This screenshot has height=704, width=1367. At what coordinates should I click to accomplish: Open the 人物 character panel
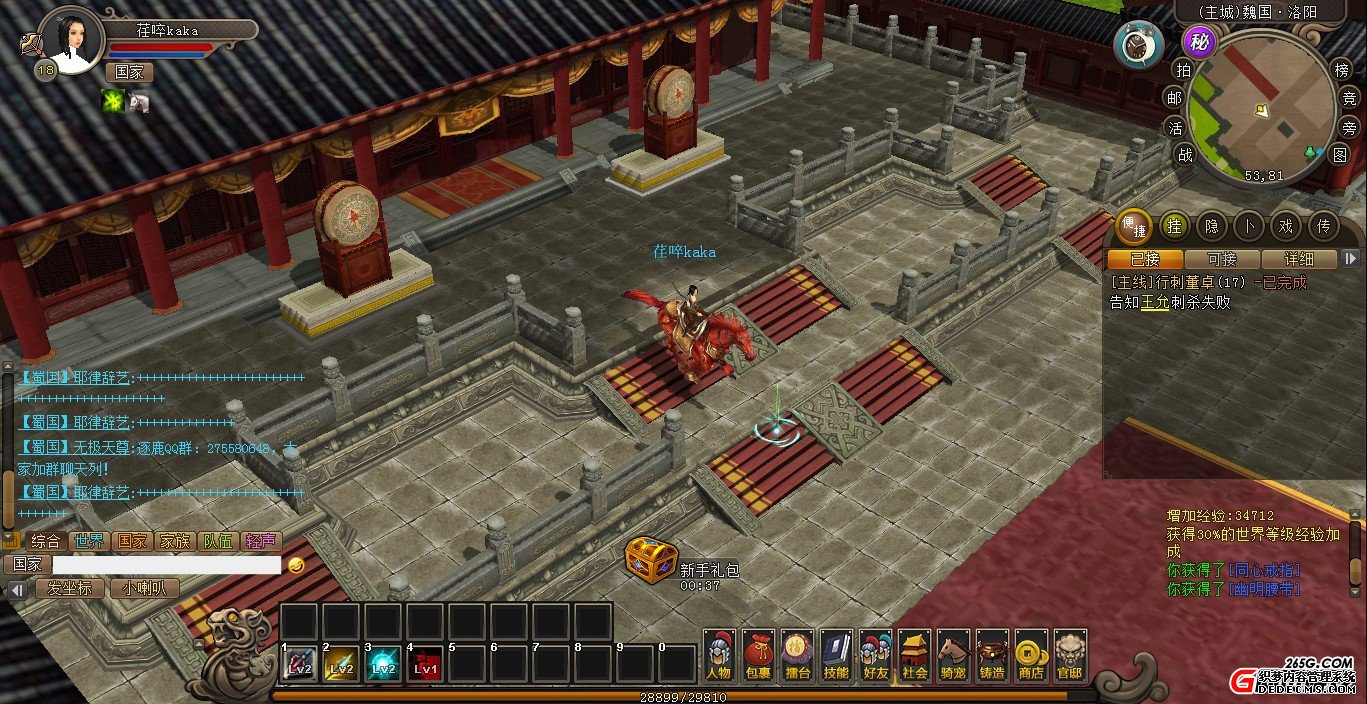tap(719, 656)
